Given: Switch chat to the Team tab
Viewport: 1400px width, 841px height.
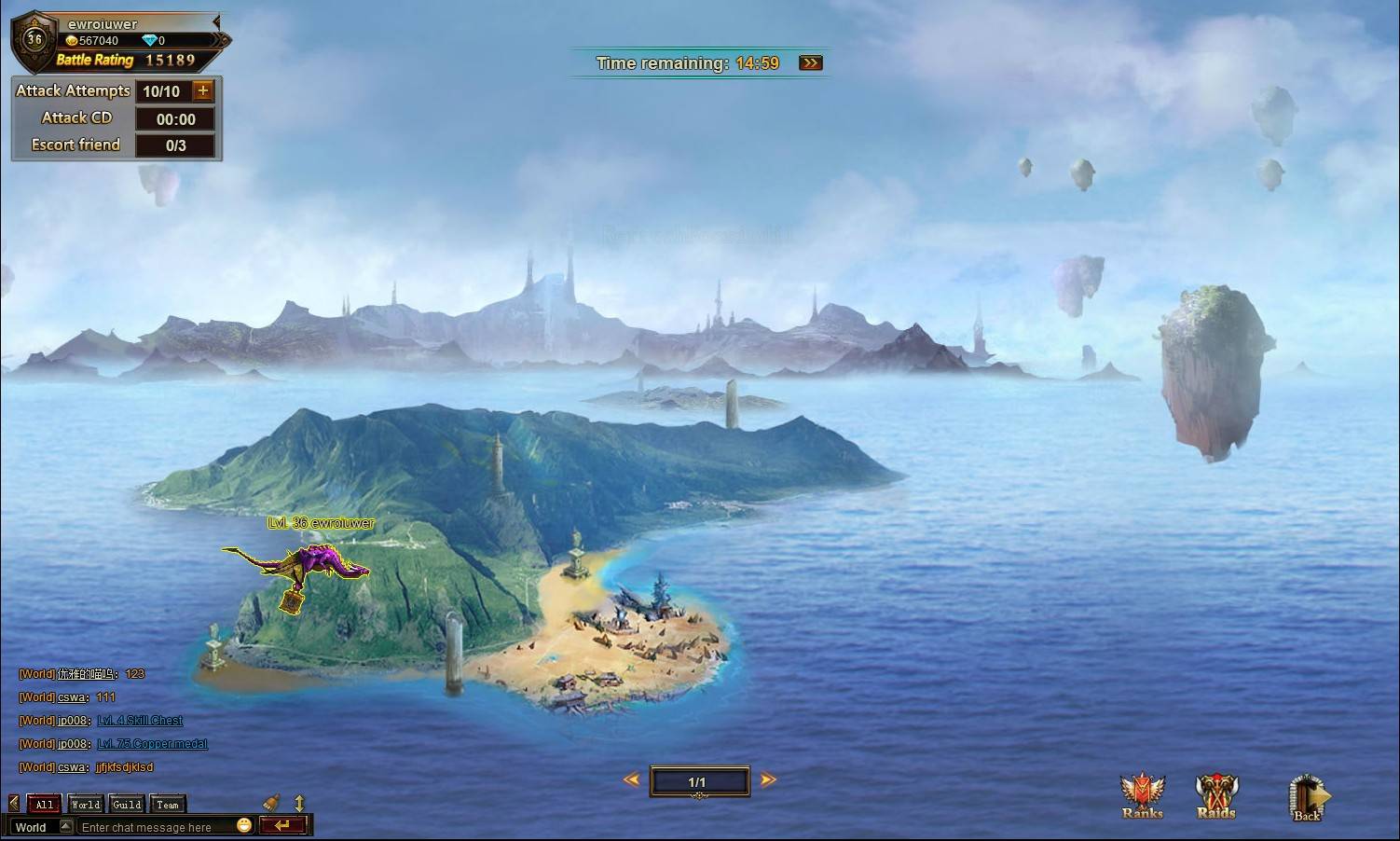Looking at the screenshot, I should [168, 804].
